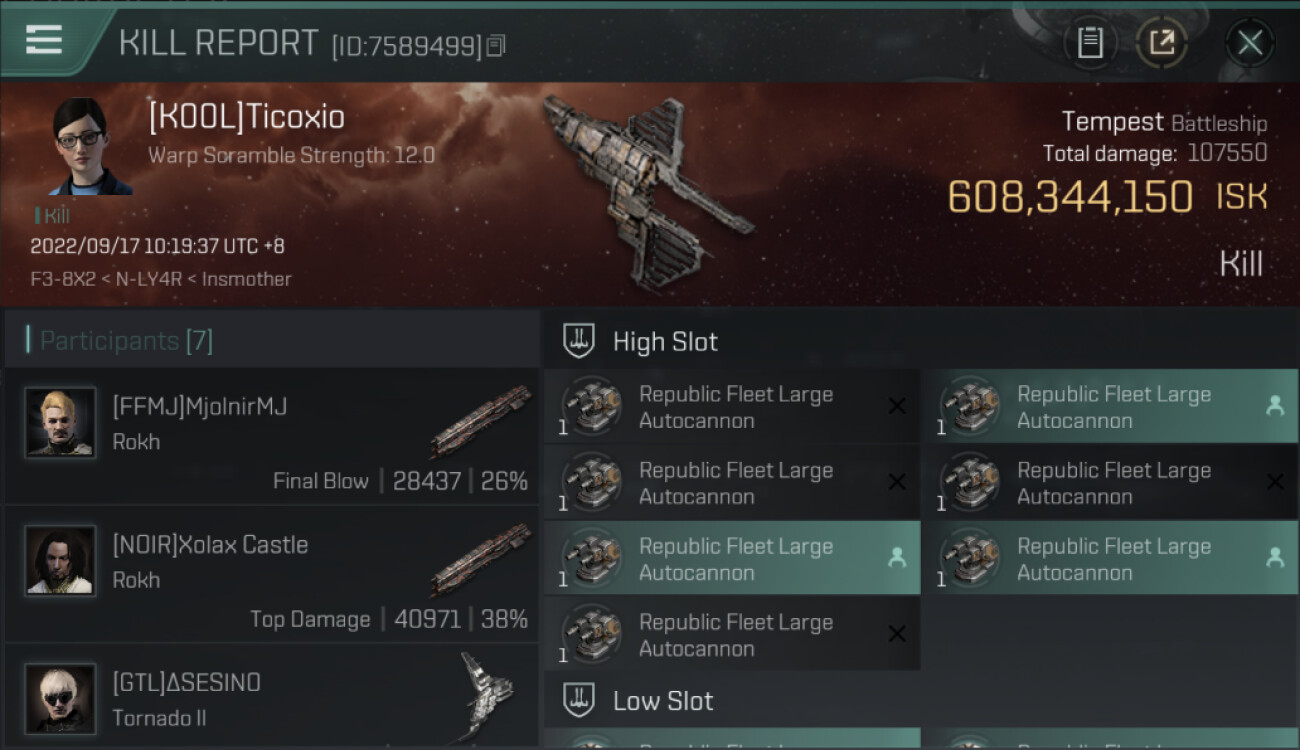
Task: Close the Kill Report window
Action: tap(1249, 42)
